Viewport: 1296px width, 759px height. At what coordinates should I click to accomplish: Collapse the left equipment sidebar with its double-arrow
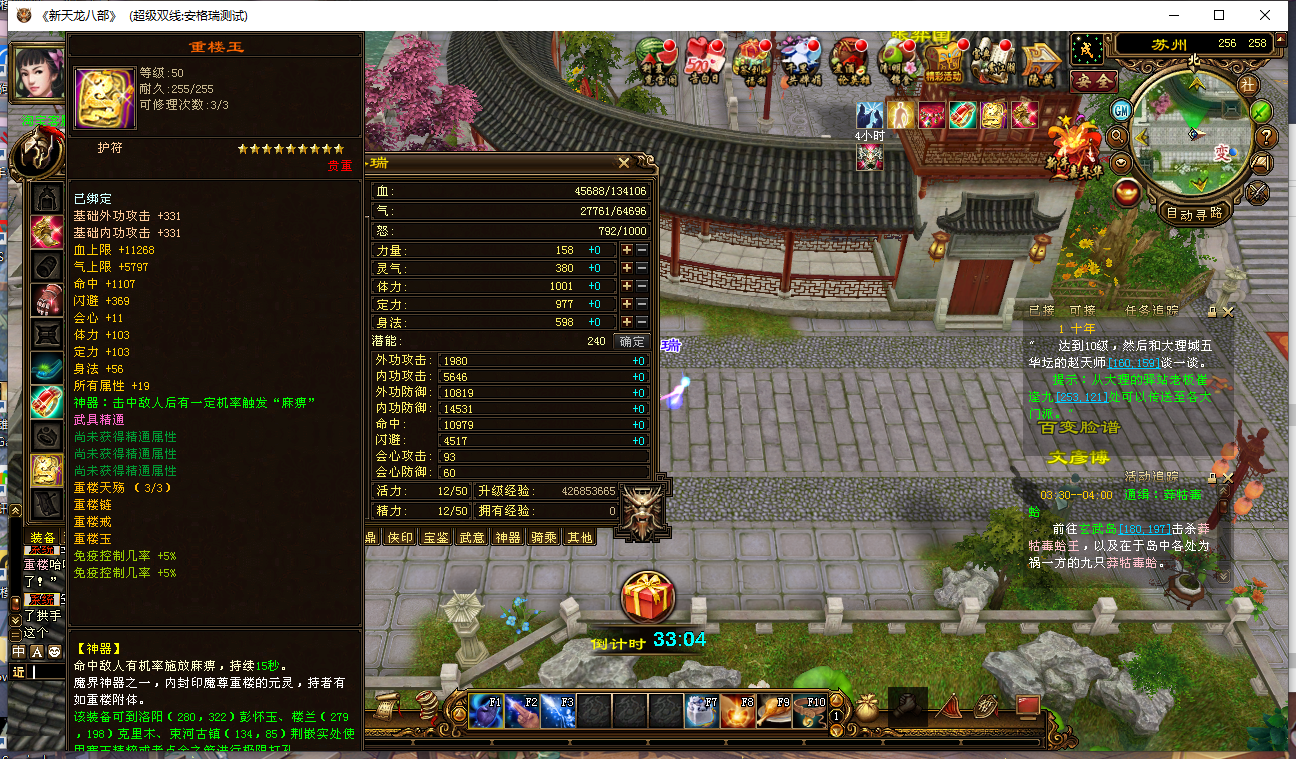pos(15,510)
